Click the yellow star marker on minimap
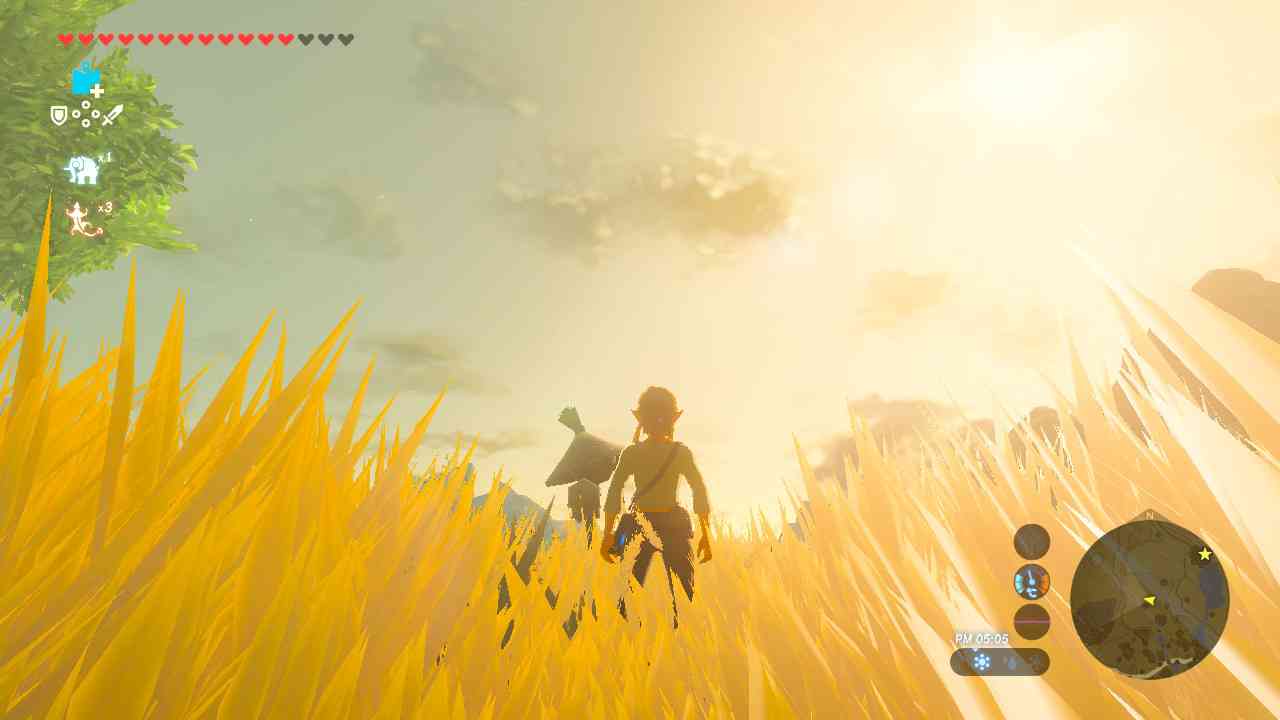This screenshot has width=1280, height=720. [1205, 554]
